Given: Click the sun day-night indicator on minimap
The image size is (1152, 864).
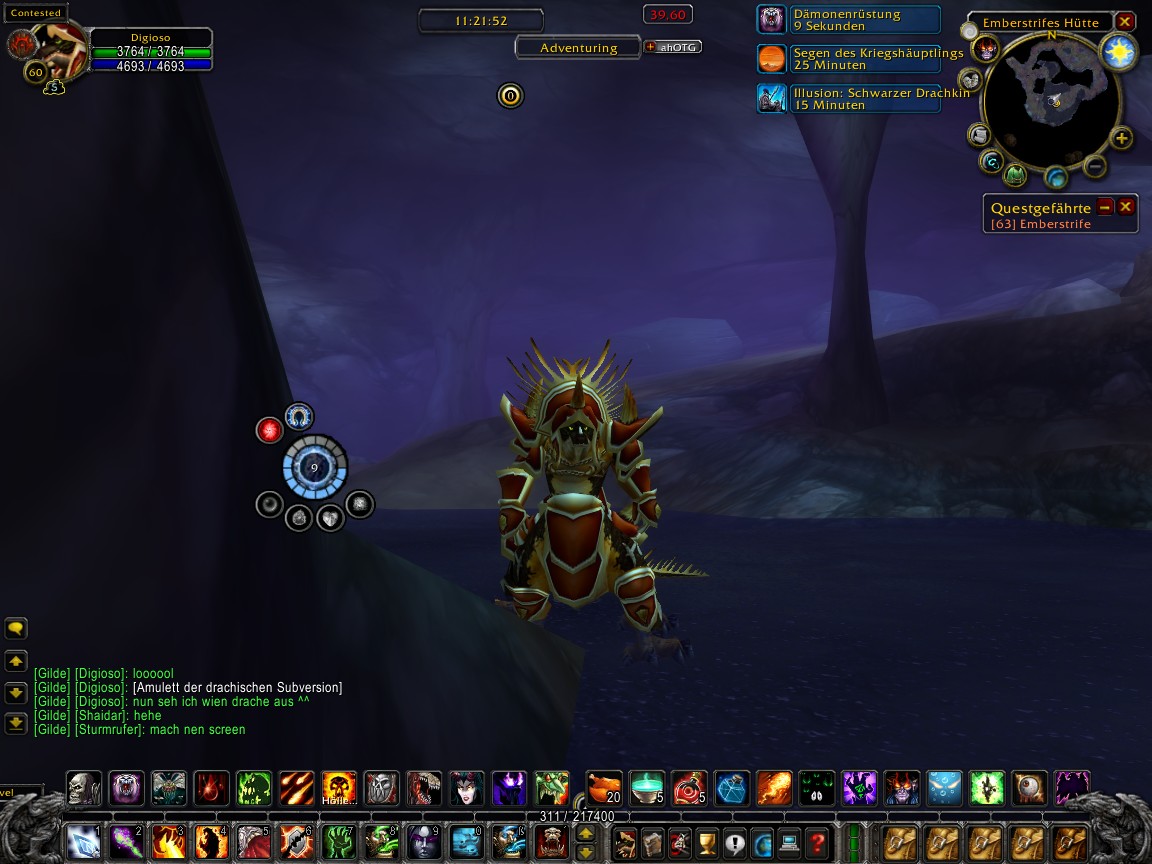Looking at the screenshot, I should [x=1118, y=52].
